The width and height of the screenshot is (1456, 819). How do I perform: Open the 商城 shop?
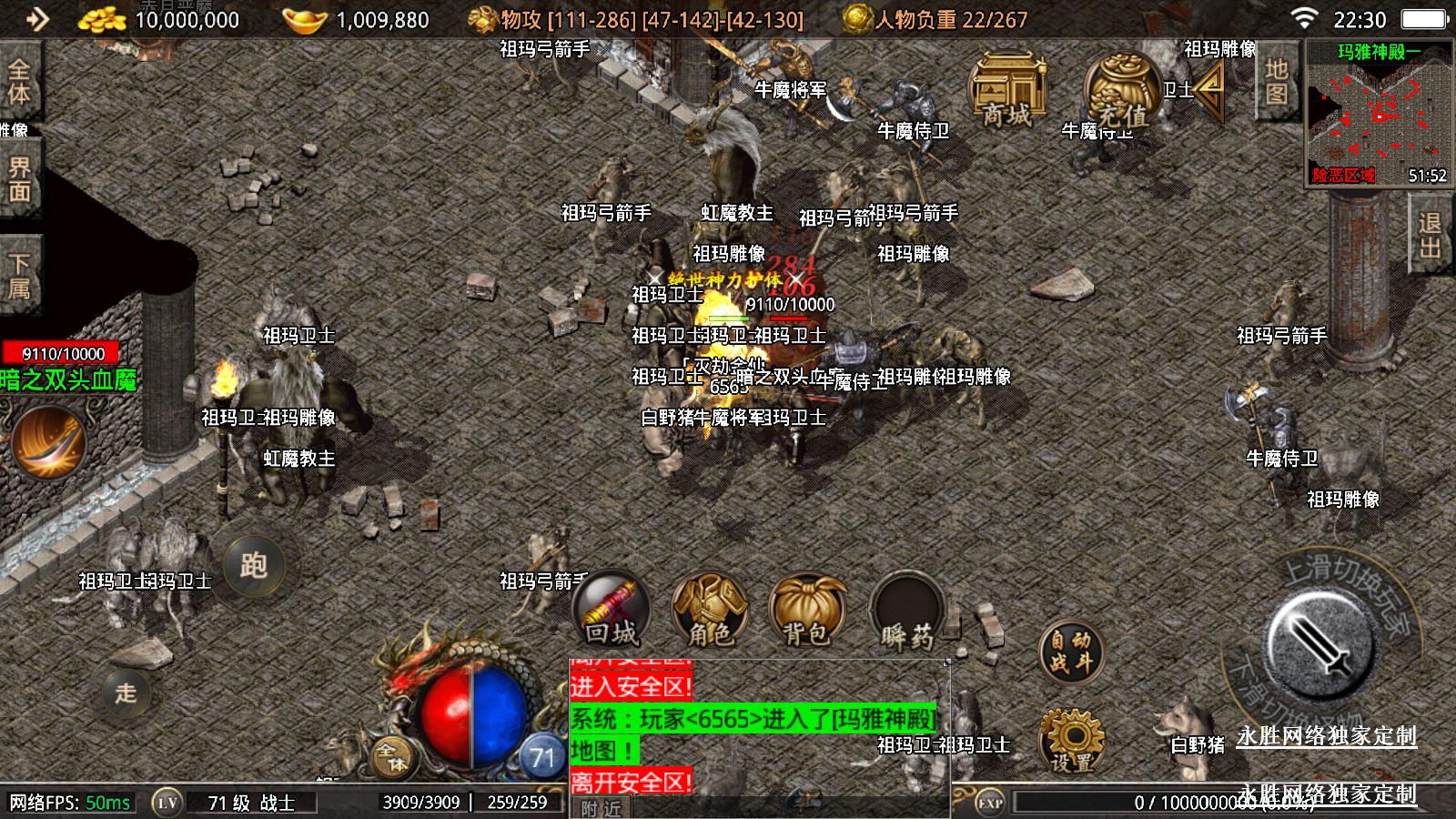[x=1006, y=91]
